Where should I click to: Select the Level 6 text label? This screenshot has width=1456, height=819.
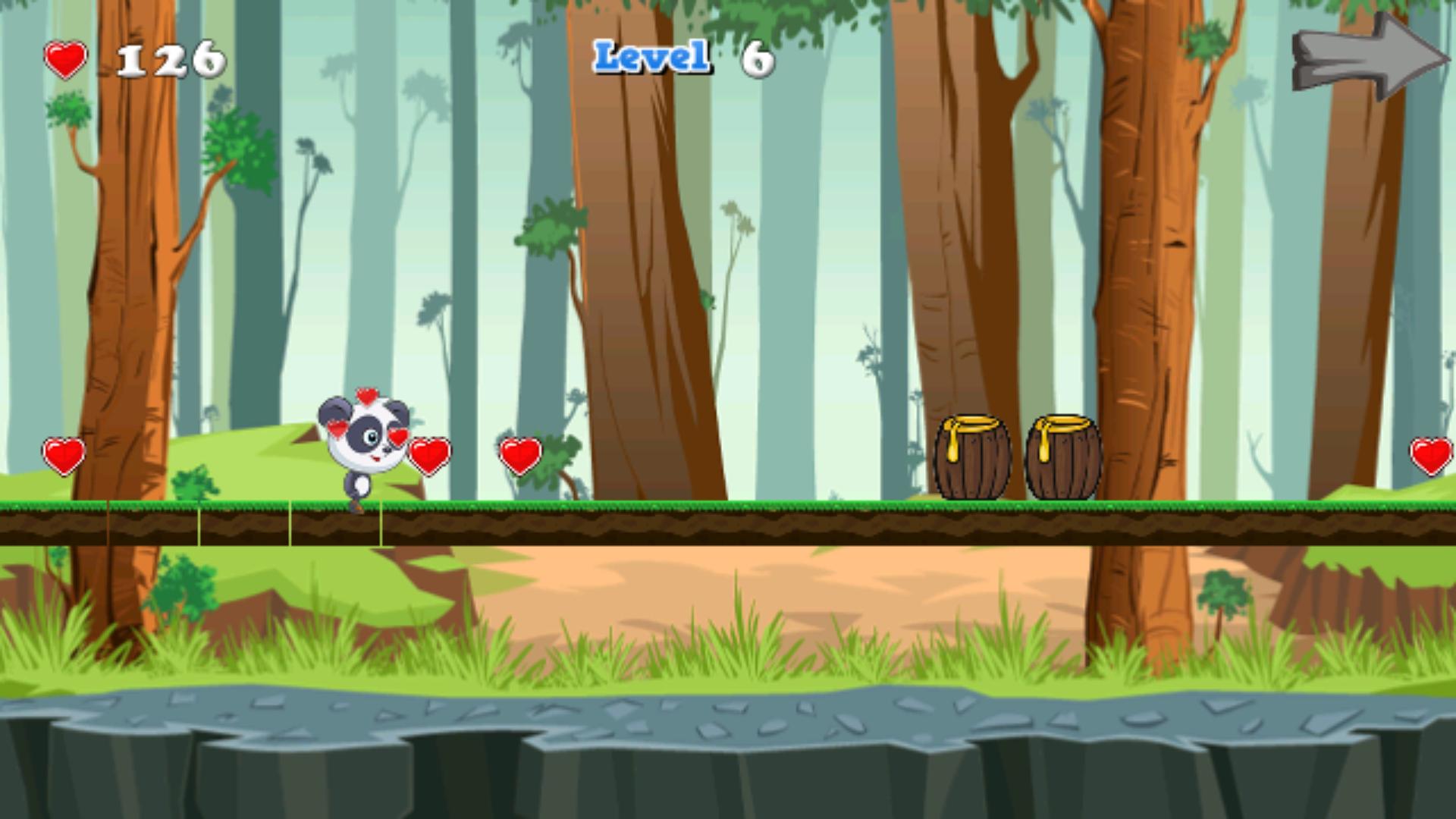pyautogui.click(x=682, y=57)
